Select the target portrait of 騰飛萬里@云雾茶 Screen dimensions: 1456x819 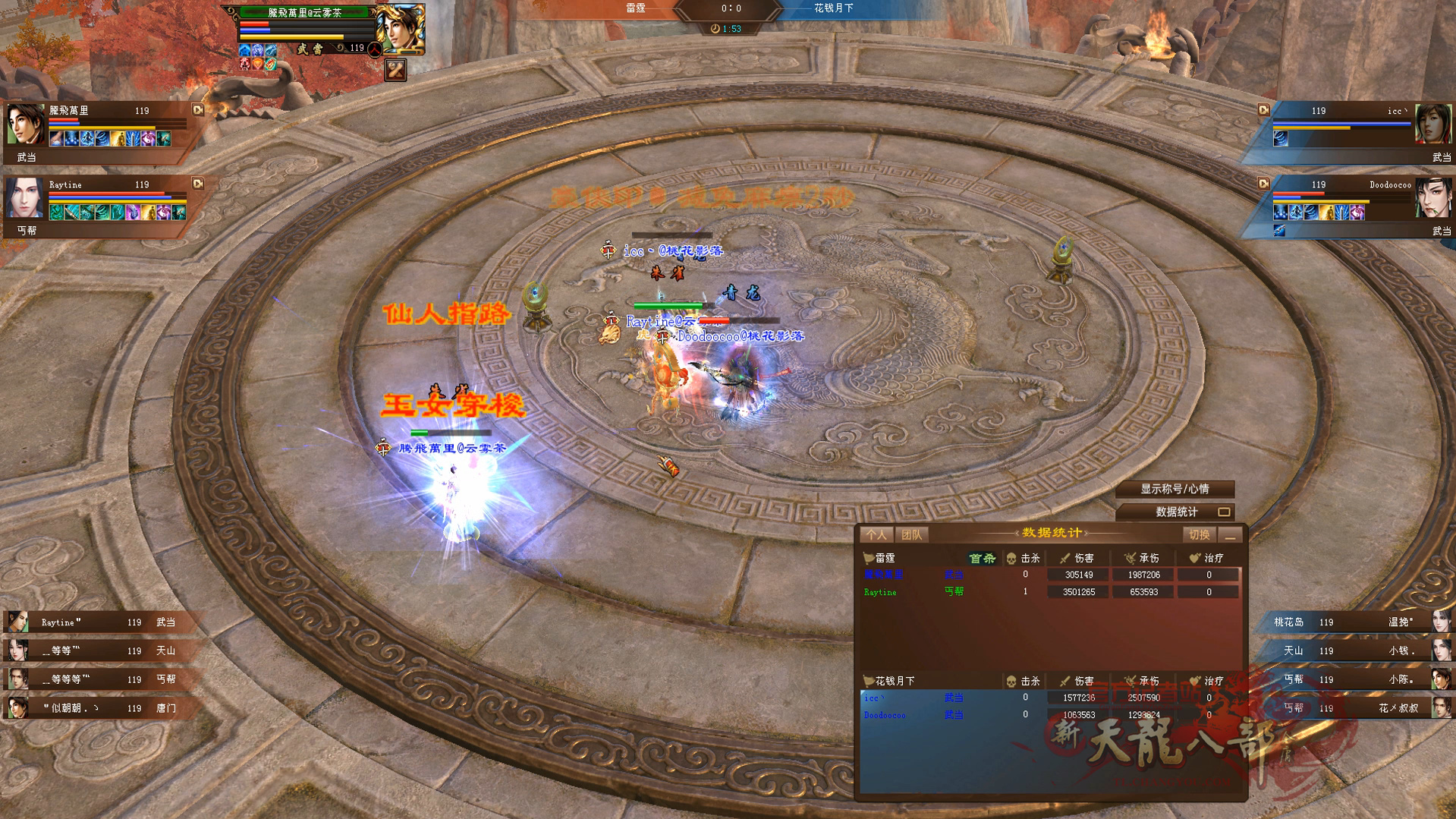click(x=401, y=29)
